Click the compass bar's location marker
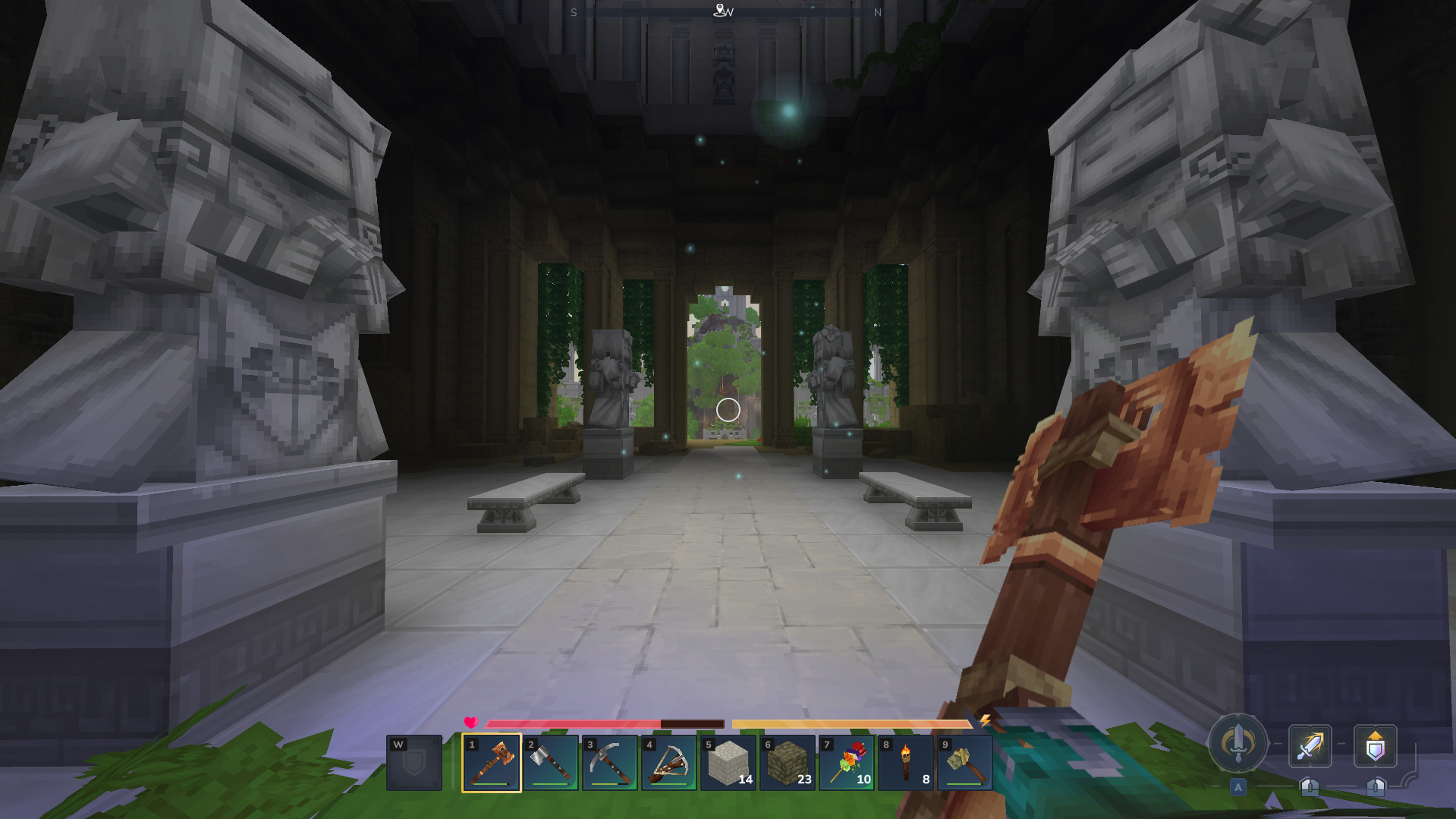The width and height of the screenshot is (1456, 819). pos(719,10)
